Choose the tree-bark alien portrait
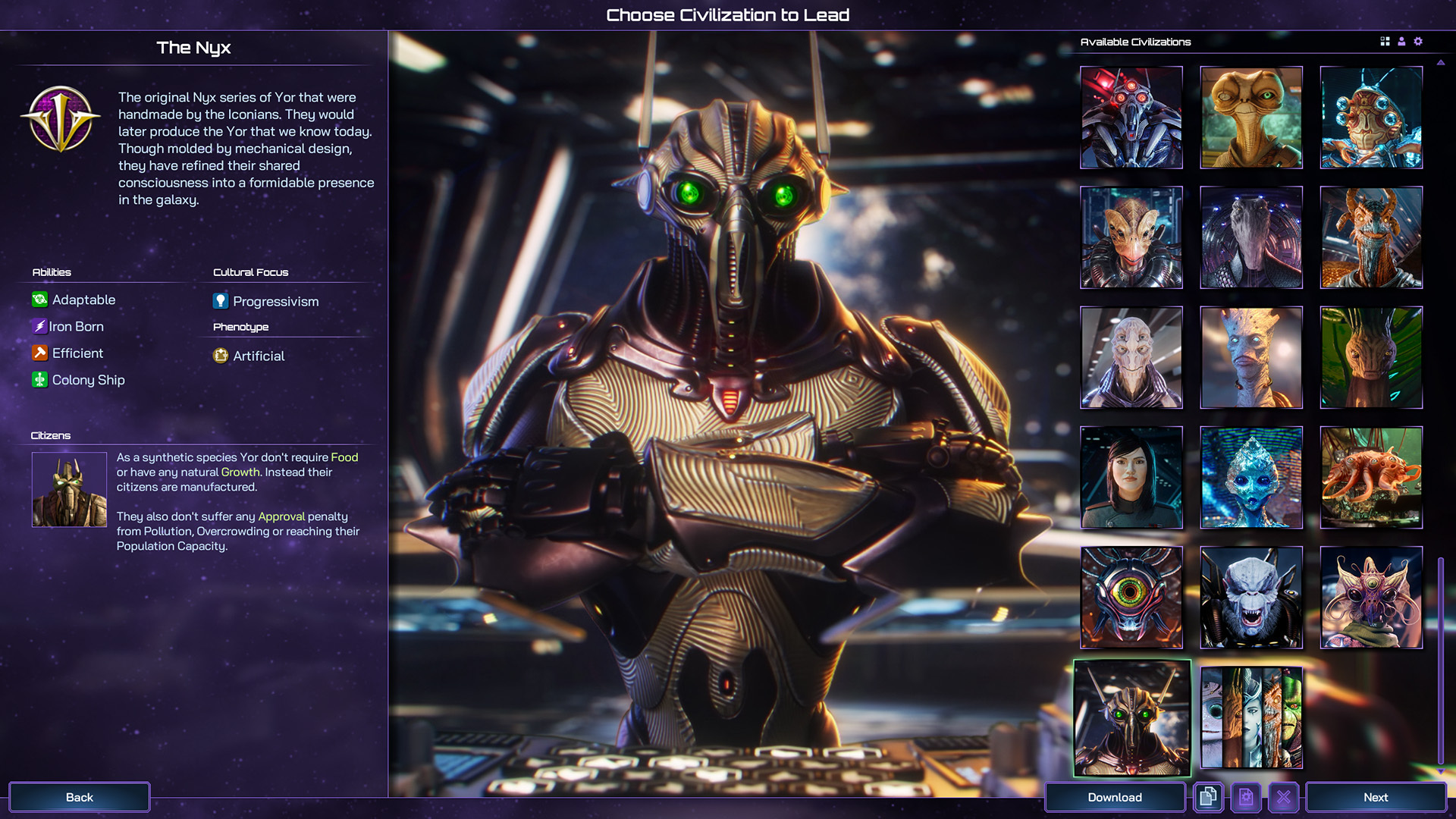 [1250, 357]
